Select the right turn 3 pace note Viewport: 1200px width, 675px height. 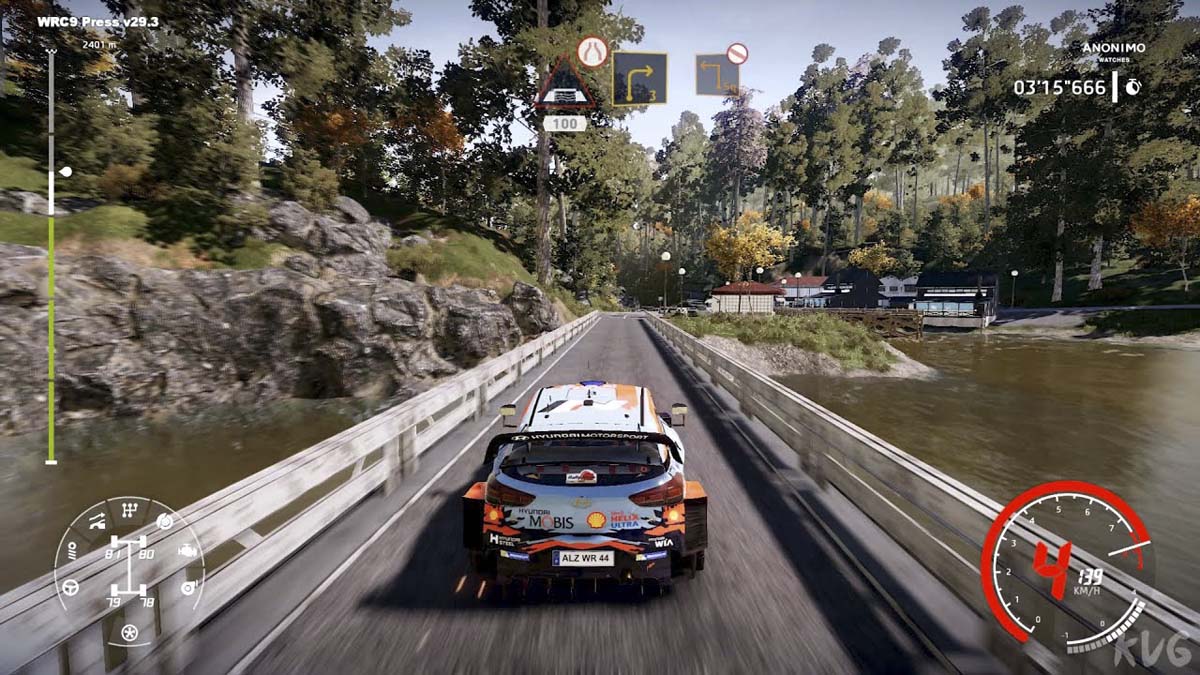point(639,78)
